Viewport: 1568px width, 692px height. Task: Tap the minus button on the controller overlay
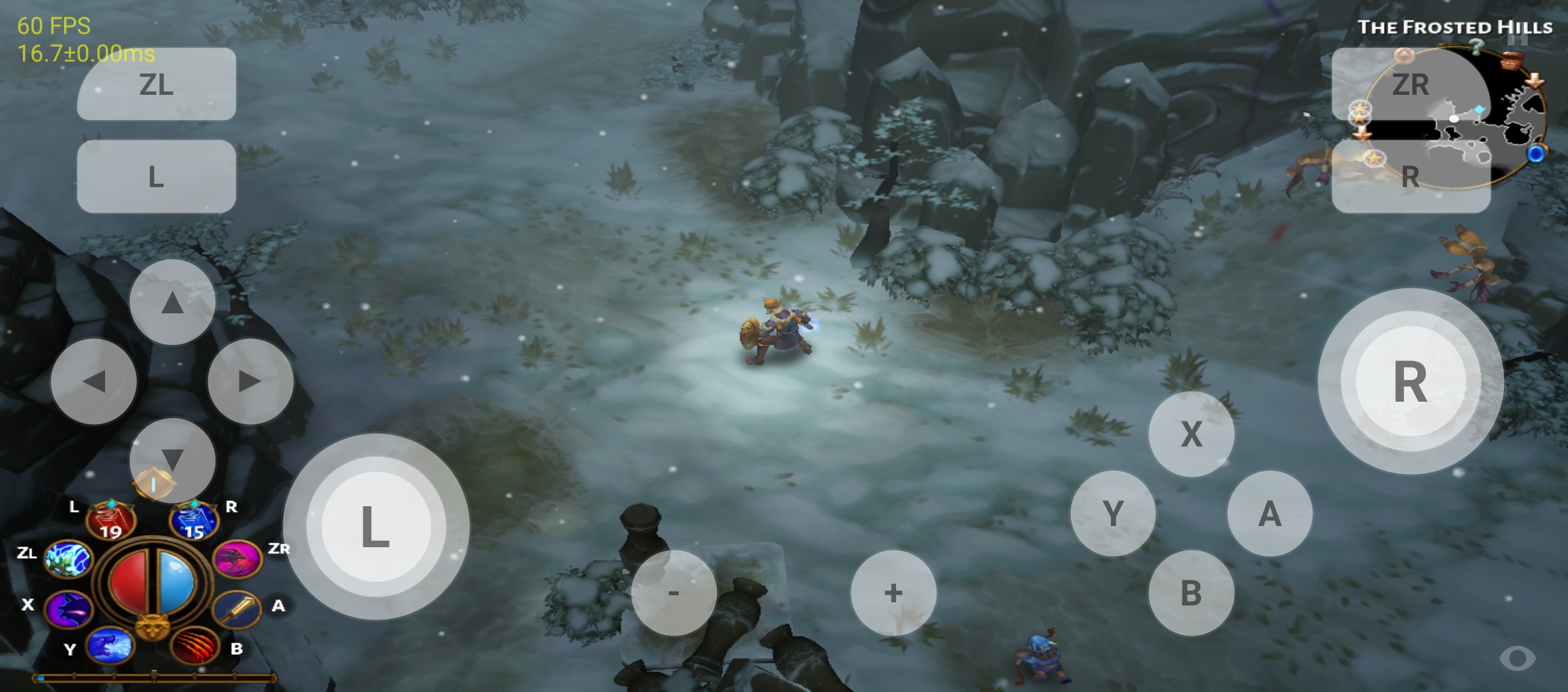[673, 593]
